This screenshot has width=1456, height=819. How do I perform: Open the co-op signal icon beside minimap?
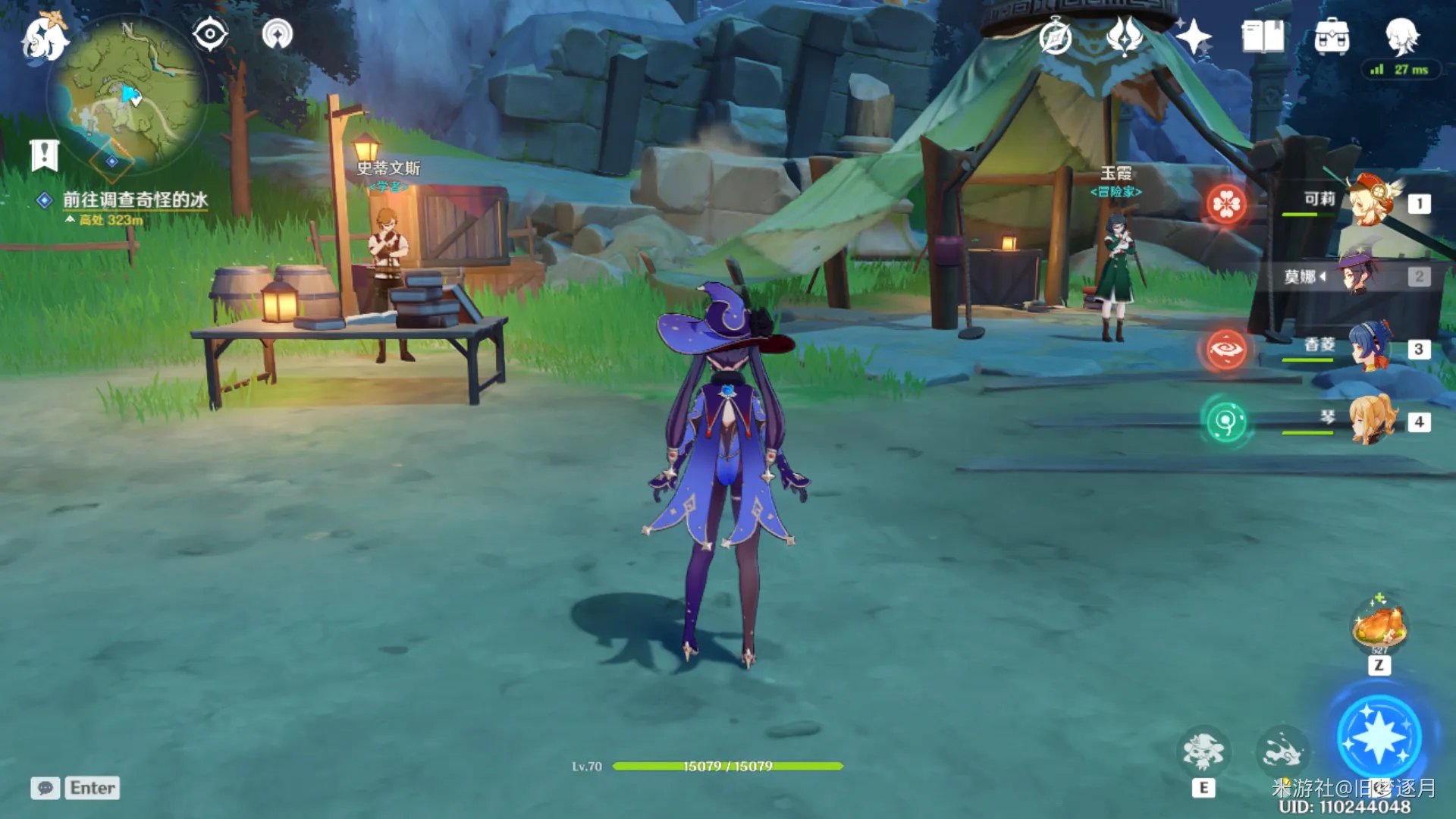pos(277,35)
